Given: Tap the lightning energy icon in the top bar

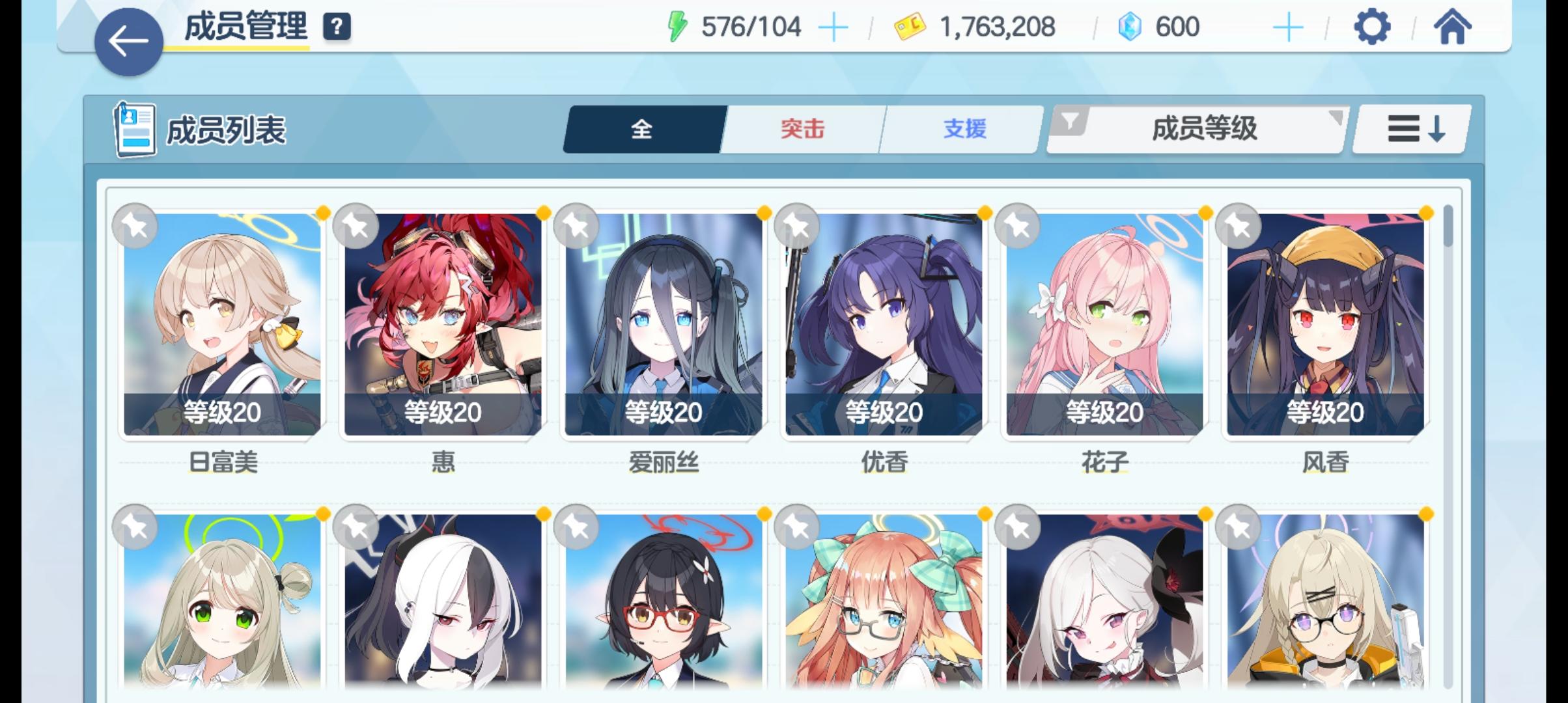Looking at the screenshot, I should pyautogui.click(x=679, y=26).
